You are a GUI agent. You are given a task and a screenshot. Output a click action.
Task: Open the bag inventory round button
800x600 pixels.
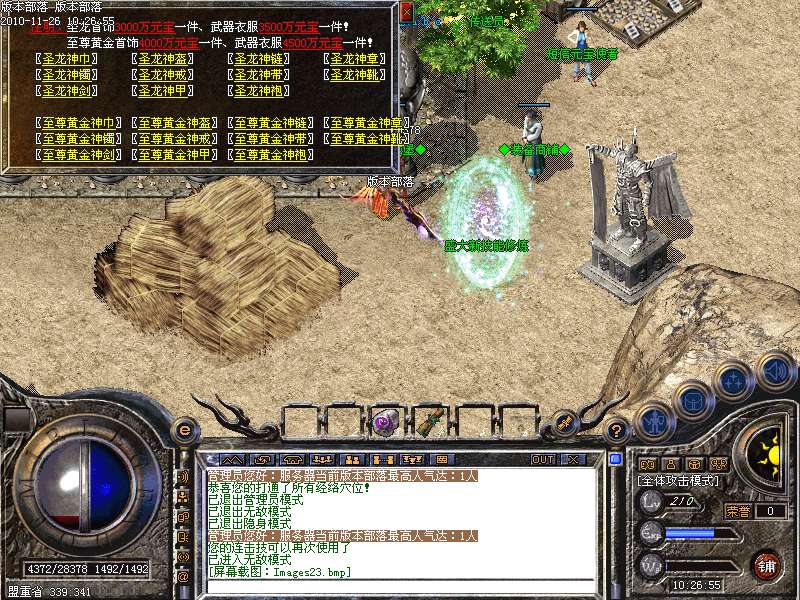click(692, 402)
